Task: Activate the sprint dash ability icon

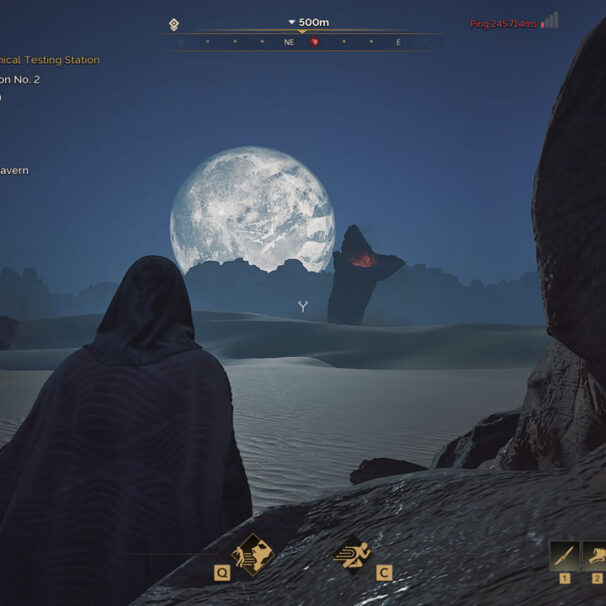Action: (x=352, y=552)
